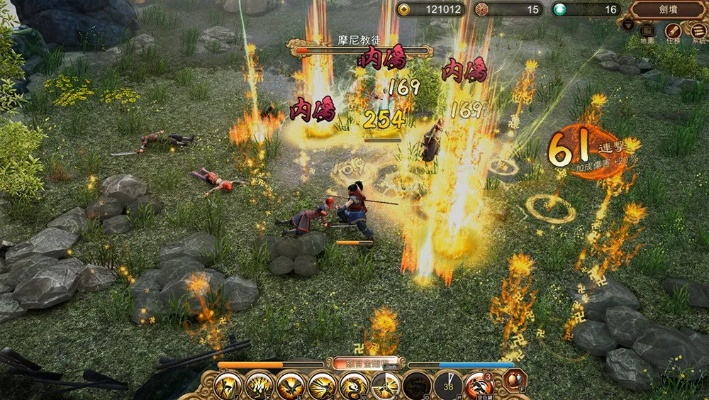Open the system (系統) menu icon
The image size is (709, 400).
[x=698, y=32]
